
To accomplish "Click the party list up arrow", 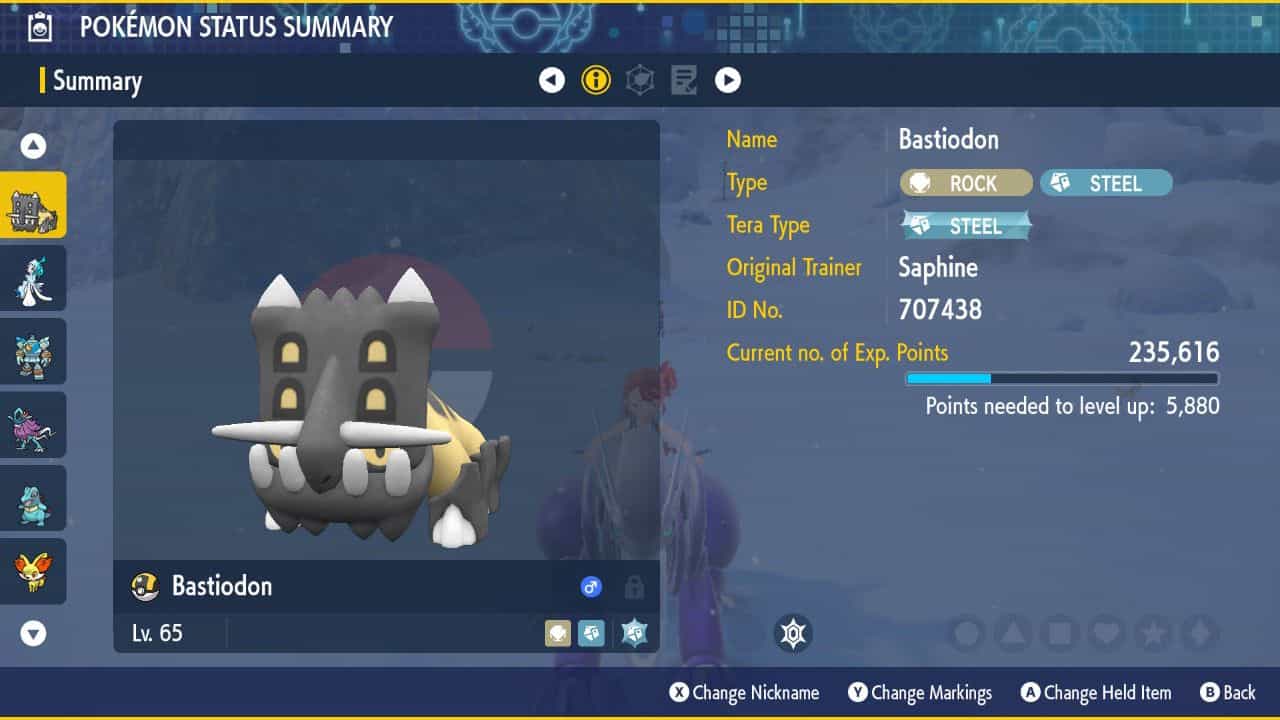I will pyautogui.click(x=33, y=147).
